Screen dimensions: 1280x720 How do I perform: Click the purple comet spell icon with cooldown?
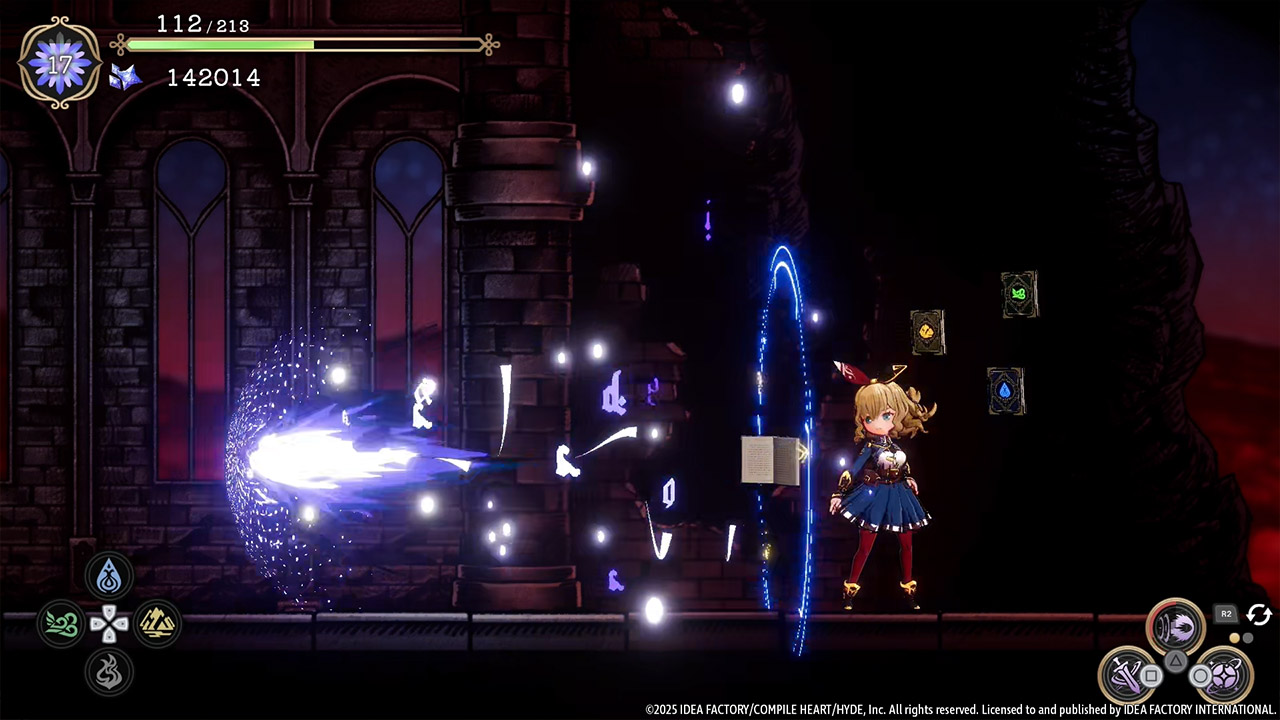point(1175,624)
